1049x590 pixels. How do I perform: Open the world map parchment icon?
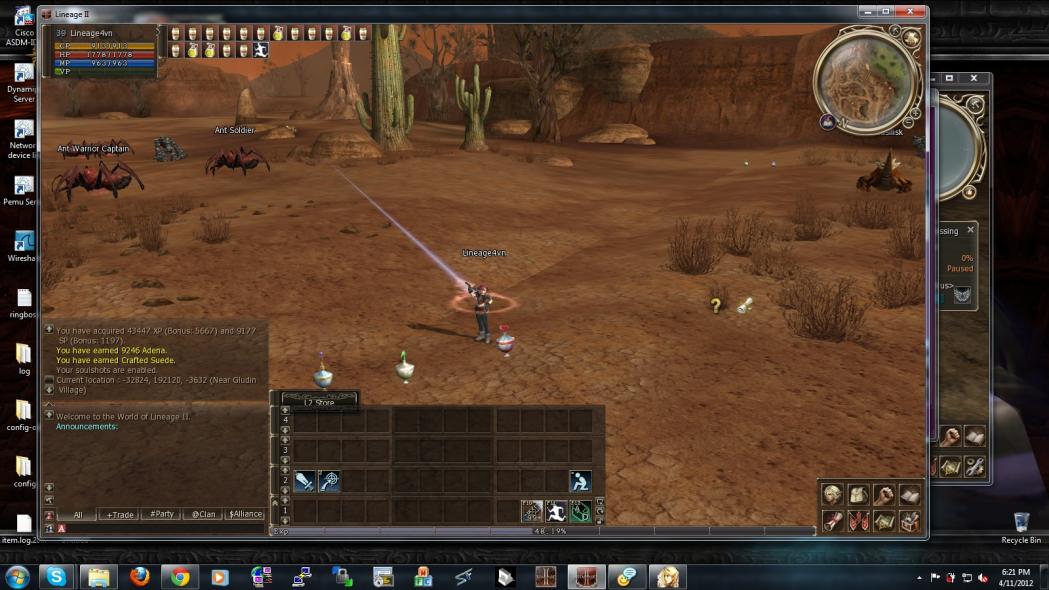[x=883, y=521]
